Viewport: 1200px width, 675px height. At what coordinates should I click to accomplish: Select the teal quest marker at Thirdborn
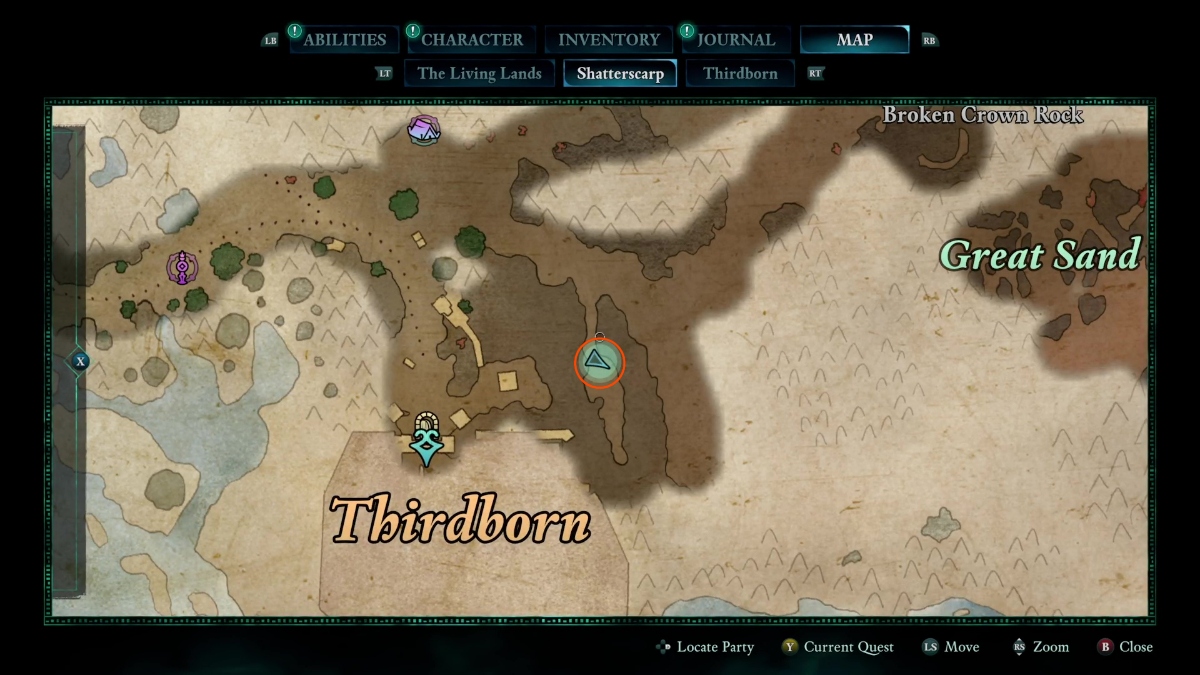(x=428, y=441)
